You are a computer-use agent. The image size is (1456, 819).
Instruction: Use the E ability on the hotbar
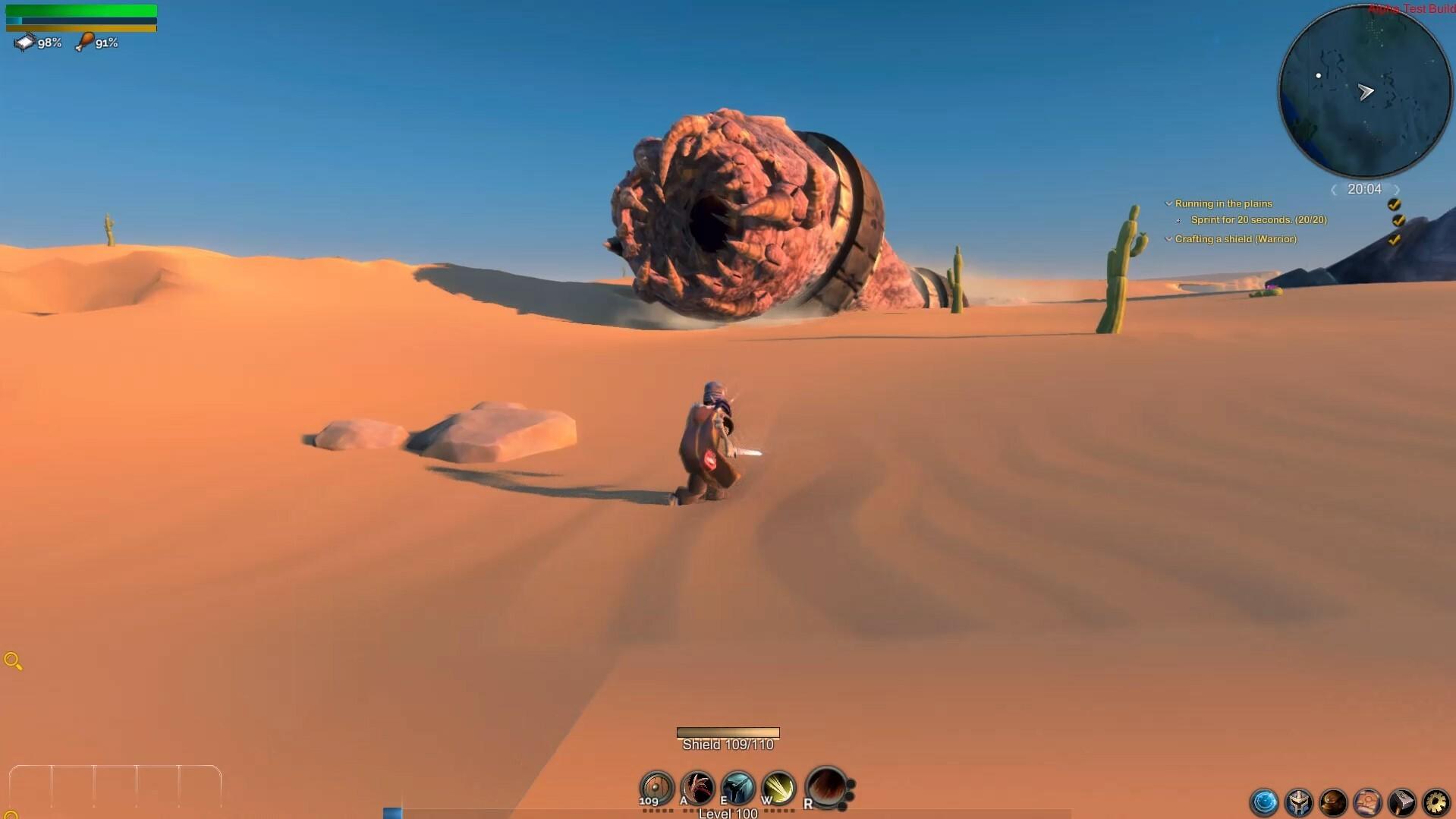point(739,788)
